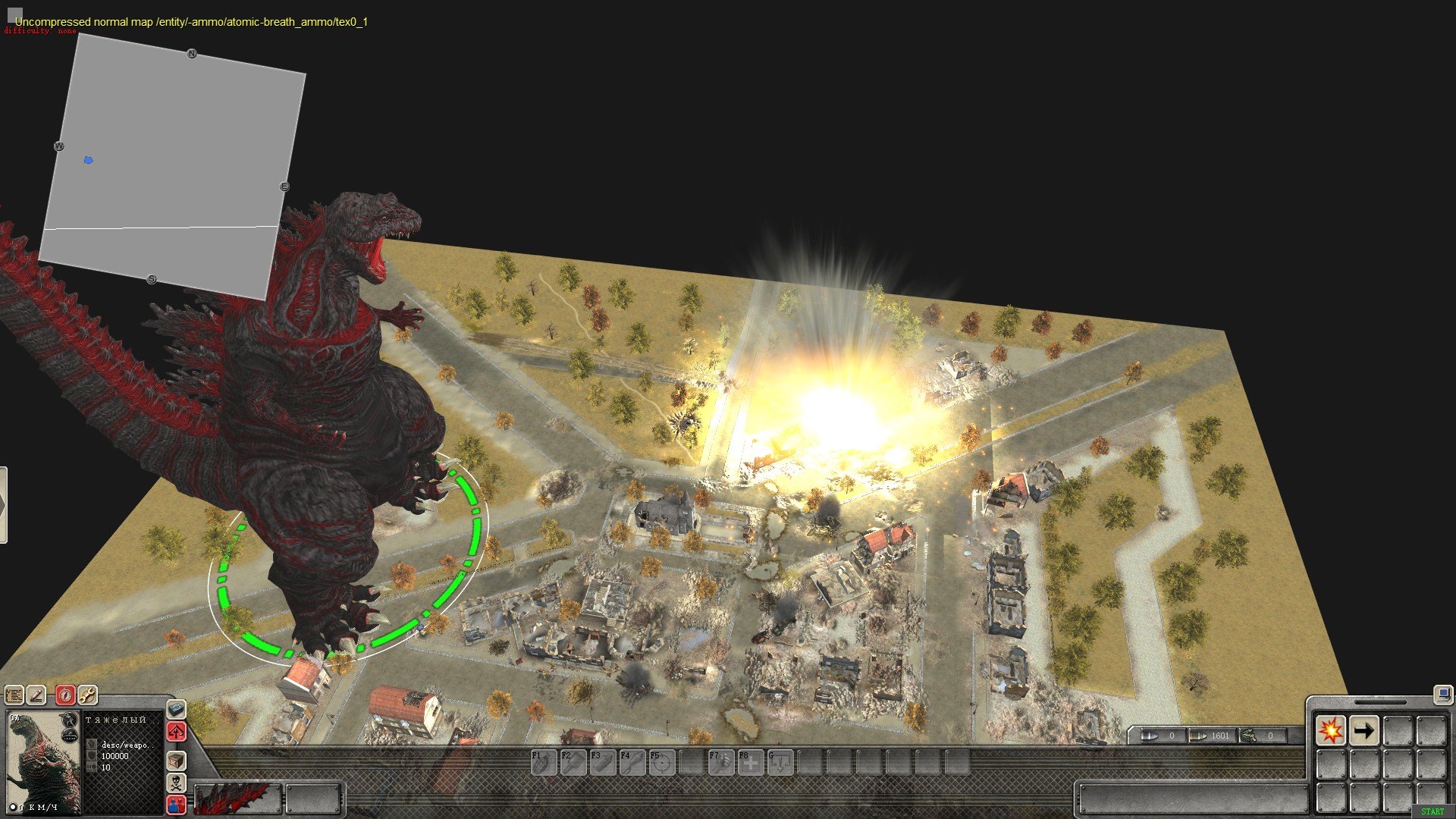Select the F8 plus heal slot

751,762
